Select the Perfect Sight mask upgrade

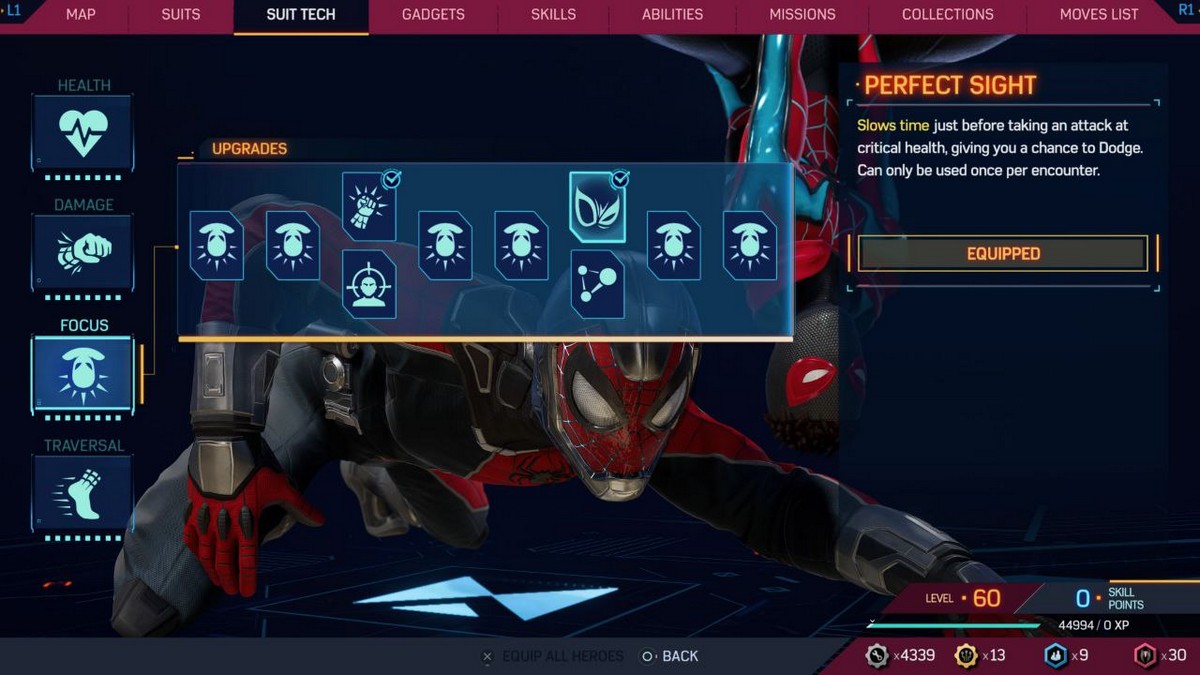[597, 207]
